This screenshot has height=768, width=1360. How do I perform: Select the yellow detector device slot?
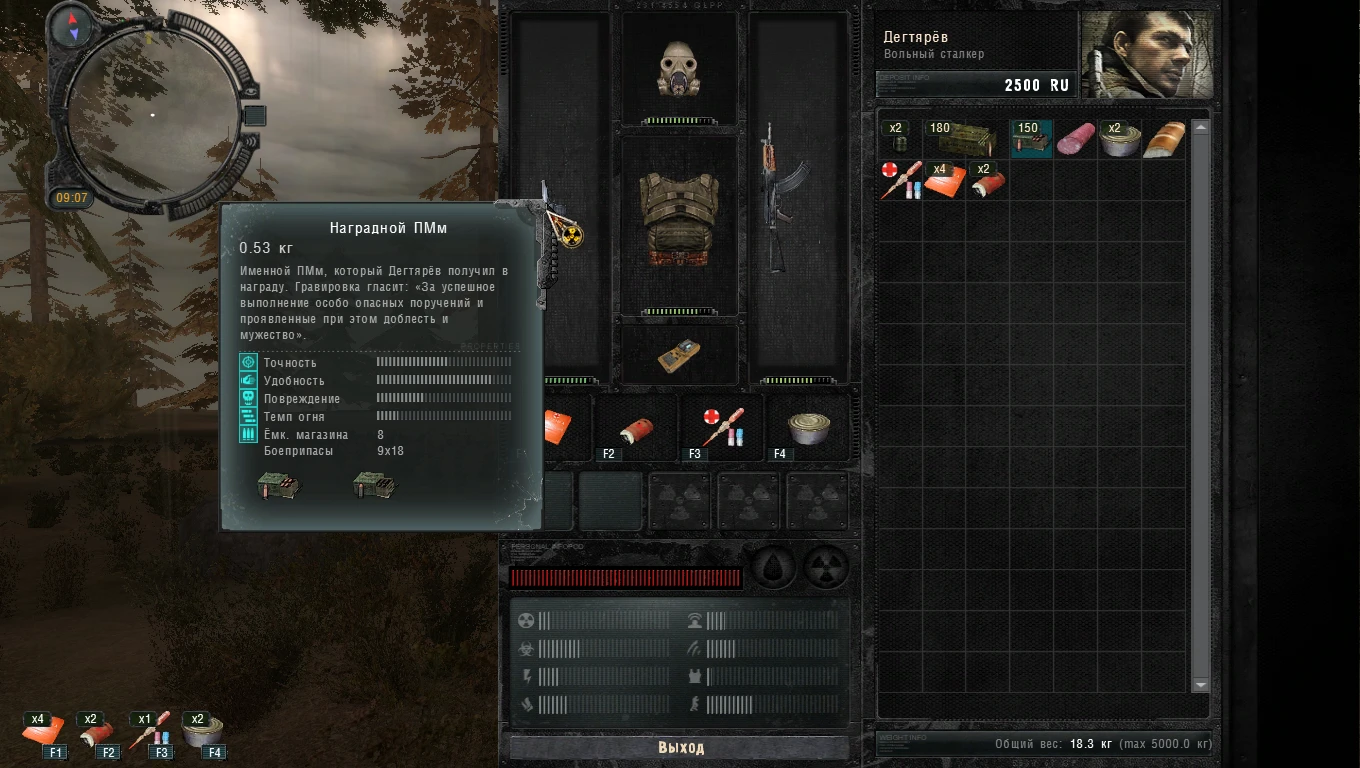point(679,355)
